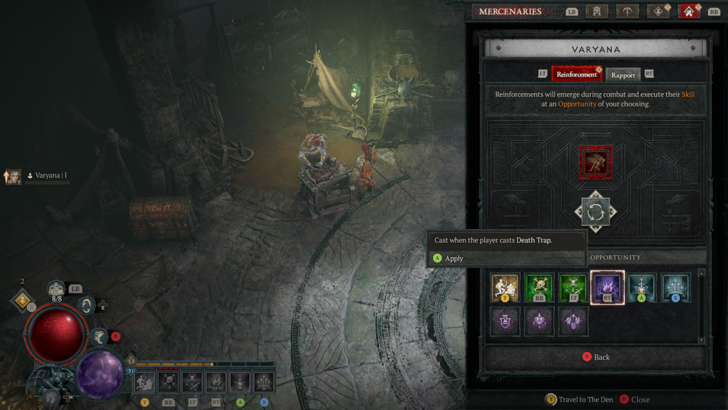728x410 pixels.
Task: Select Varyana's party portrait
Action: pos(13,177)
